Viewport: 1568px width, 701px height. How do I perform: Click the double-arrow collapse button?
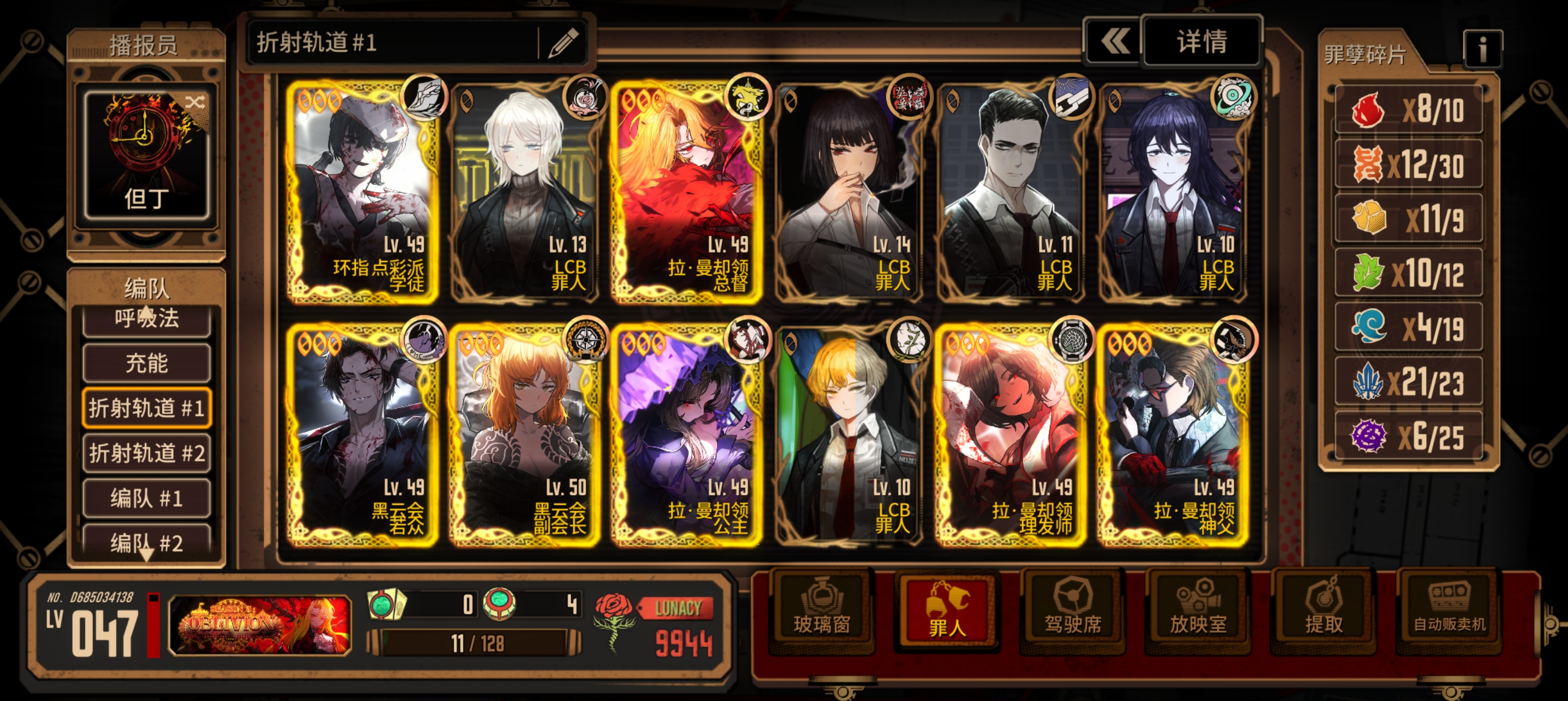click(x=1114, y=42)
